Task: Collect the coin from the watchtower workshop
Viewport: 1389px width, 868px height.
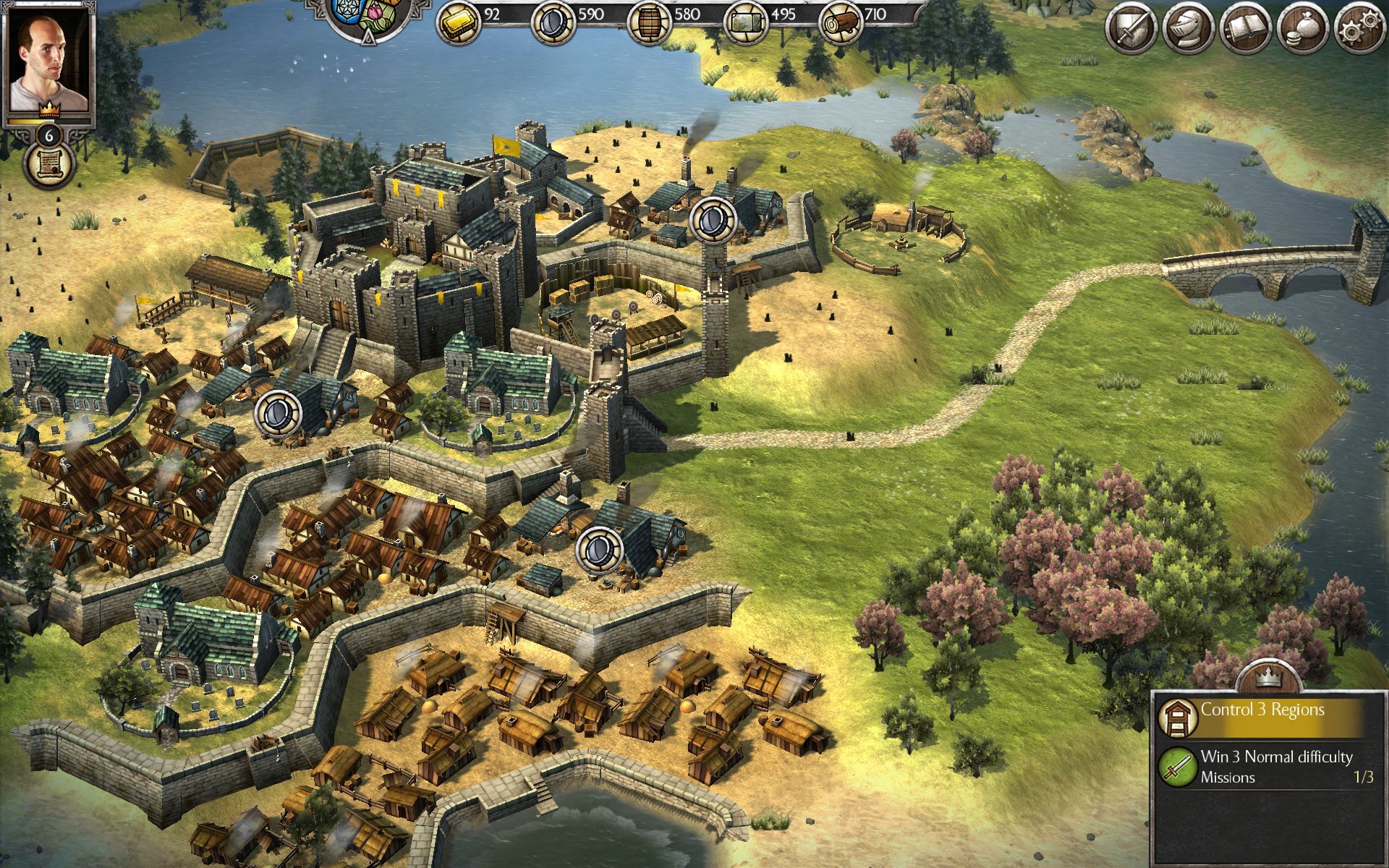Action: (712, 217)
